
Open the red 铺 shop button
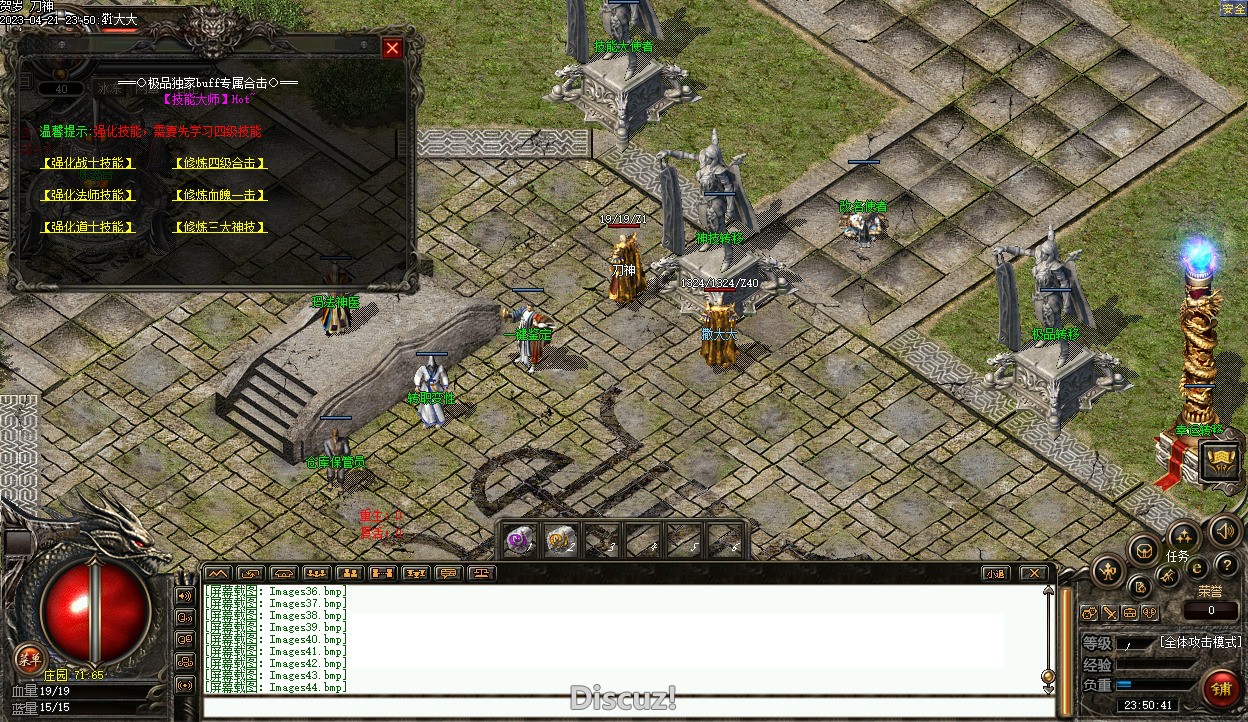point(1221,689)
